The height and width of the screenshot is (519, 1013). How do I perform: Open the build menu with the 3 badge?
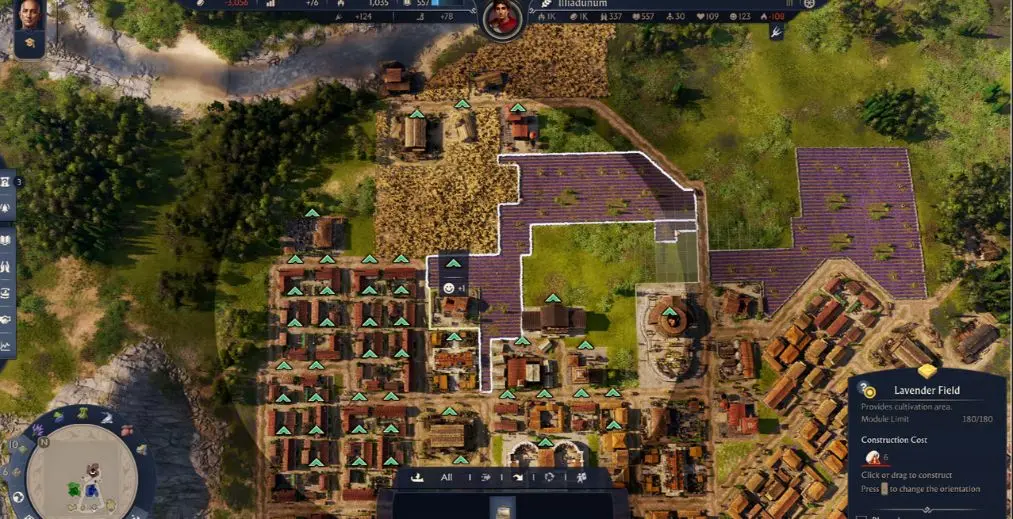point(6,181)
